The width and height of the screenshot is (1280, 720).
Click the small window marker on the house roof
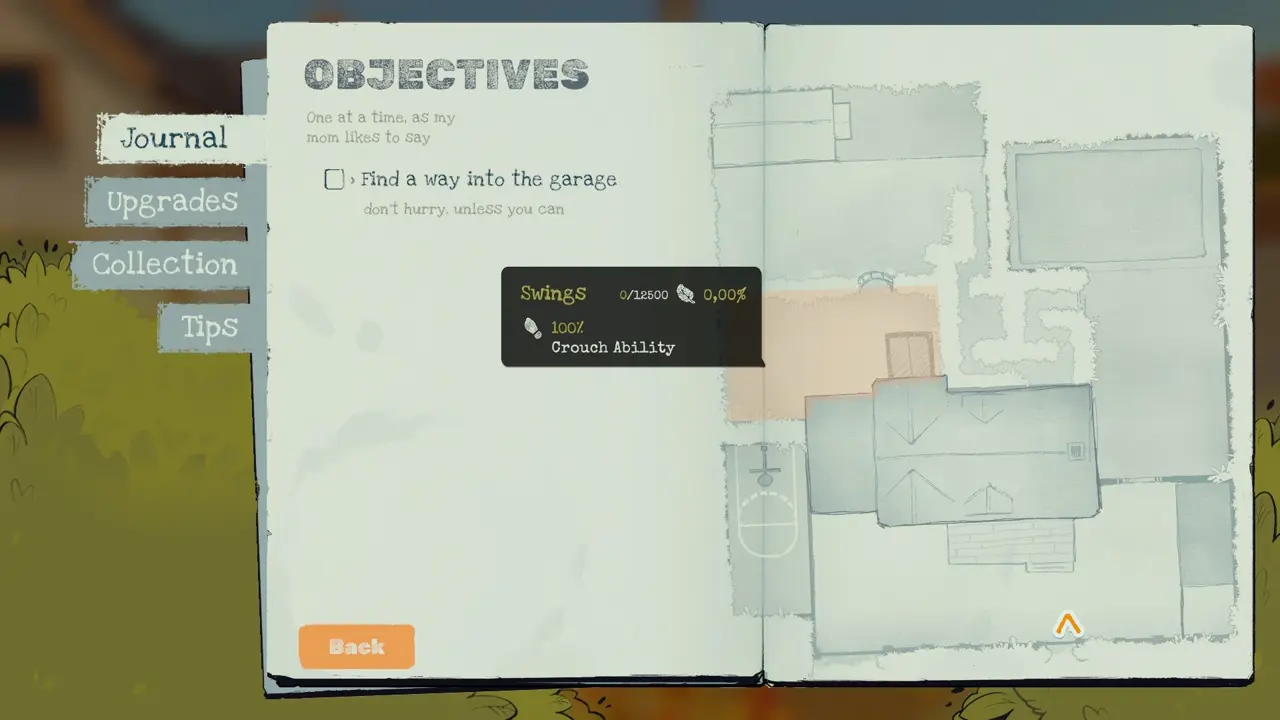click(x=1077, y=452)
